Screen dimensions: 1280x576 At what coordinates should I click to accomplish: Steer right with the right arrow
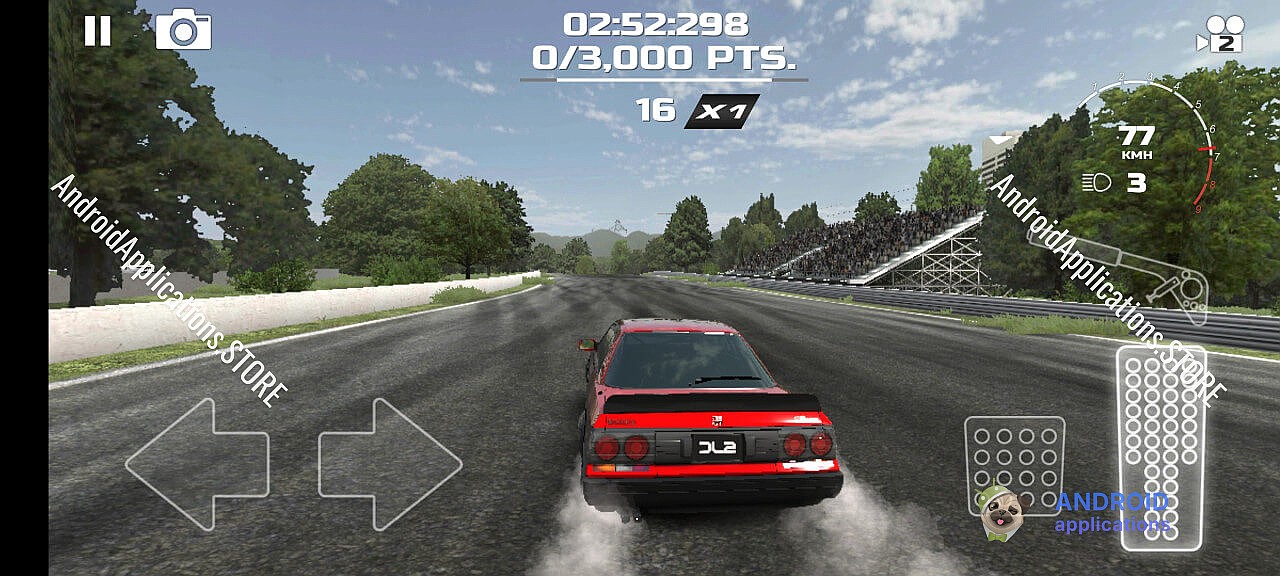(x=390, y=464)
